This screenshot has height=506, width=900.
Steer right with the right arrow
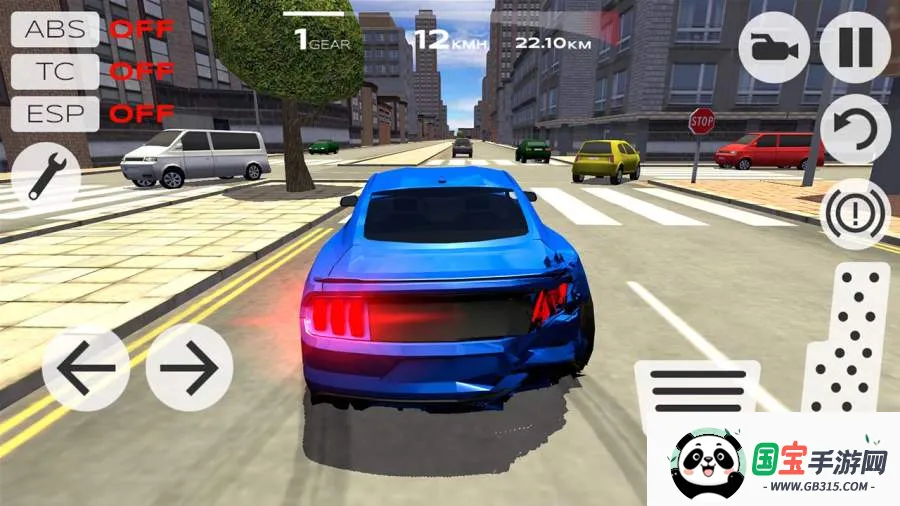(x=189, y=367)
